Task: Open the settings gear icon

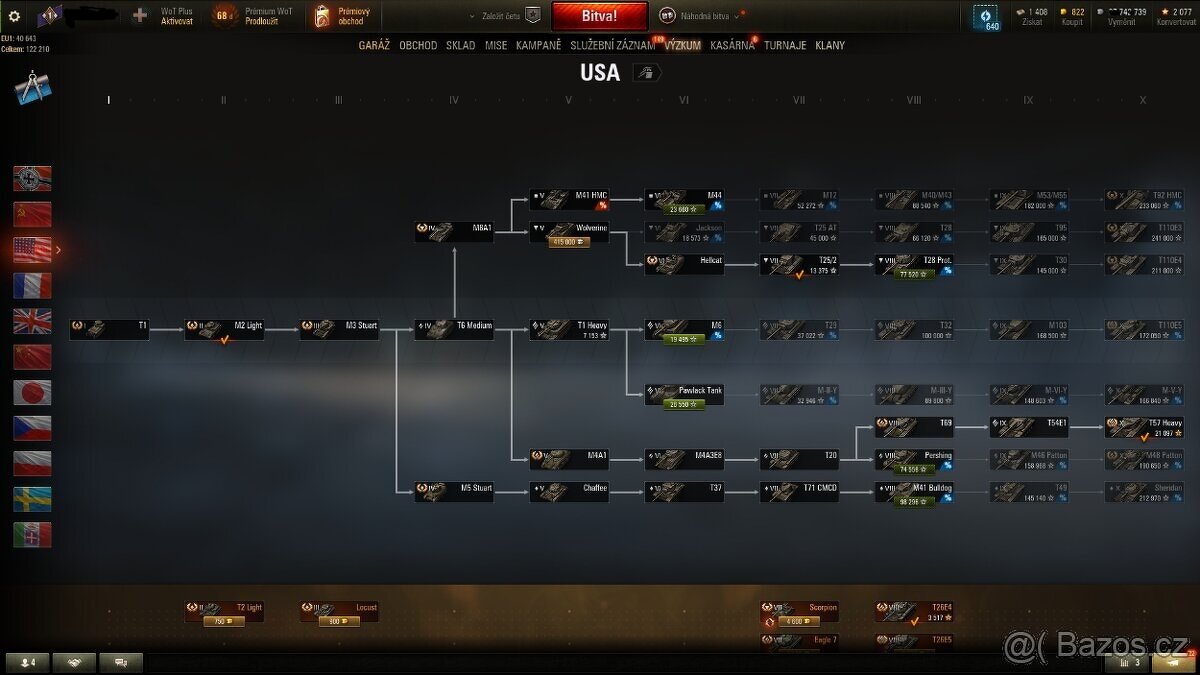Action: [x=14, y=16]
